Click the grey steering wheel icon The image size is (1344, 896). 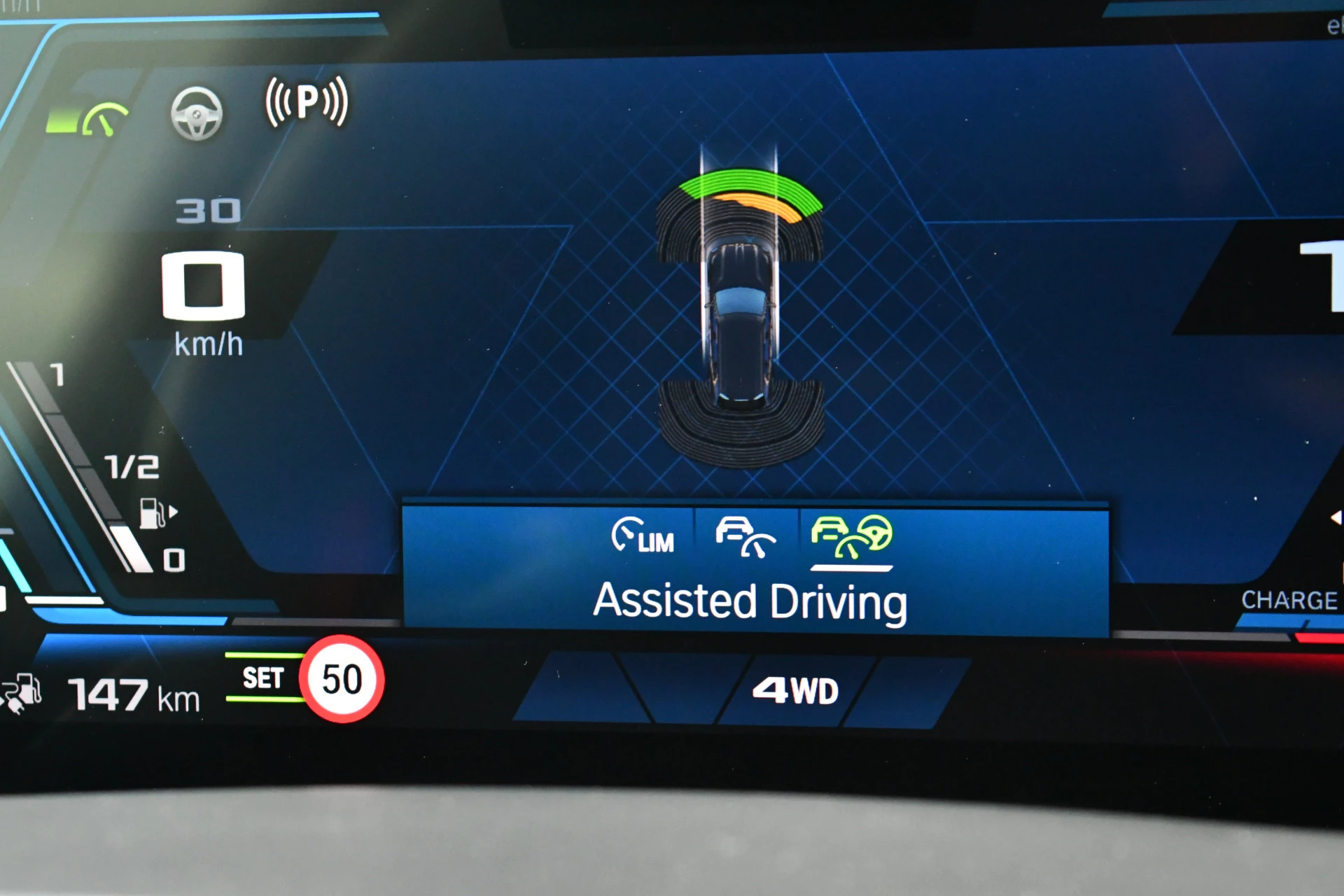coord(197,113)
